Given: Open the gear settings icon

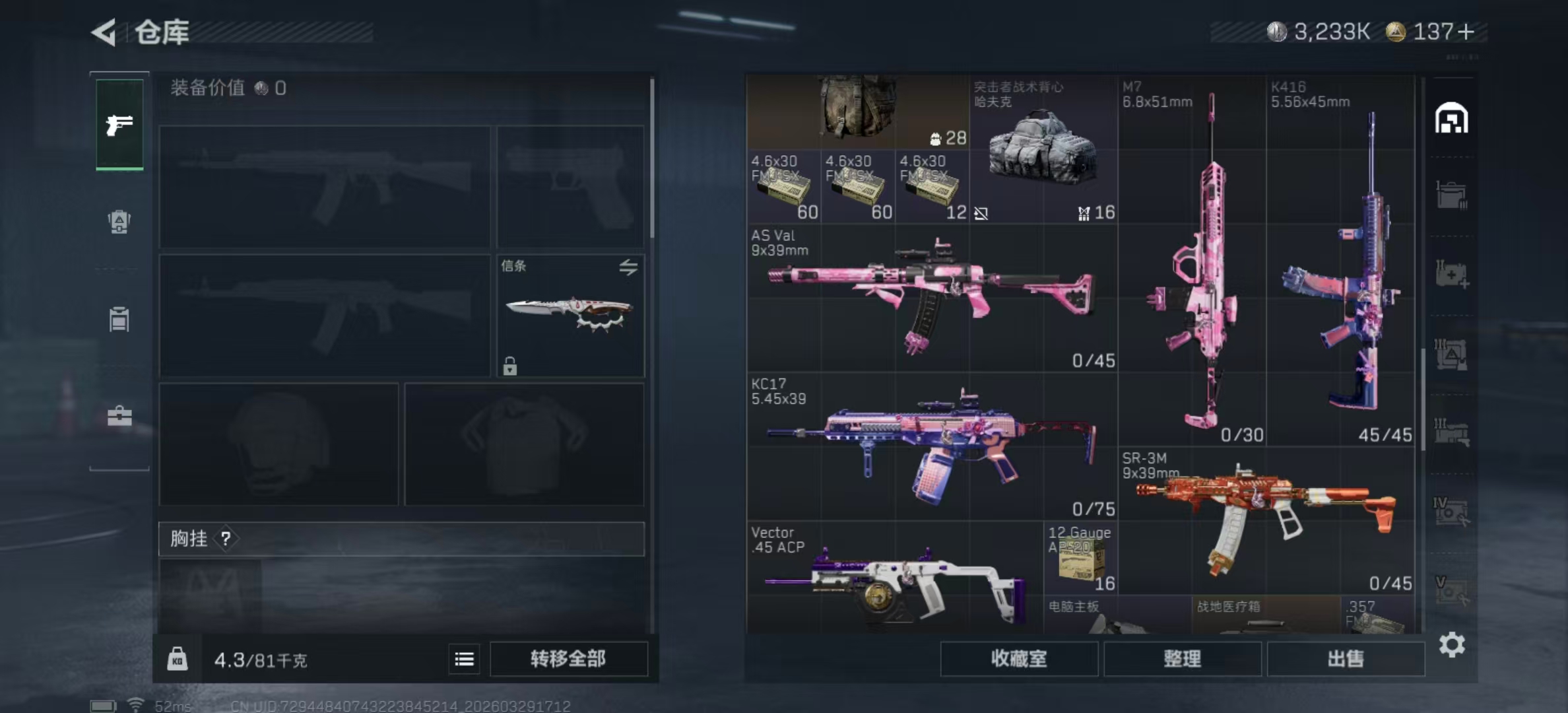Looking at the screenshot, I should tap(1452, 645).
